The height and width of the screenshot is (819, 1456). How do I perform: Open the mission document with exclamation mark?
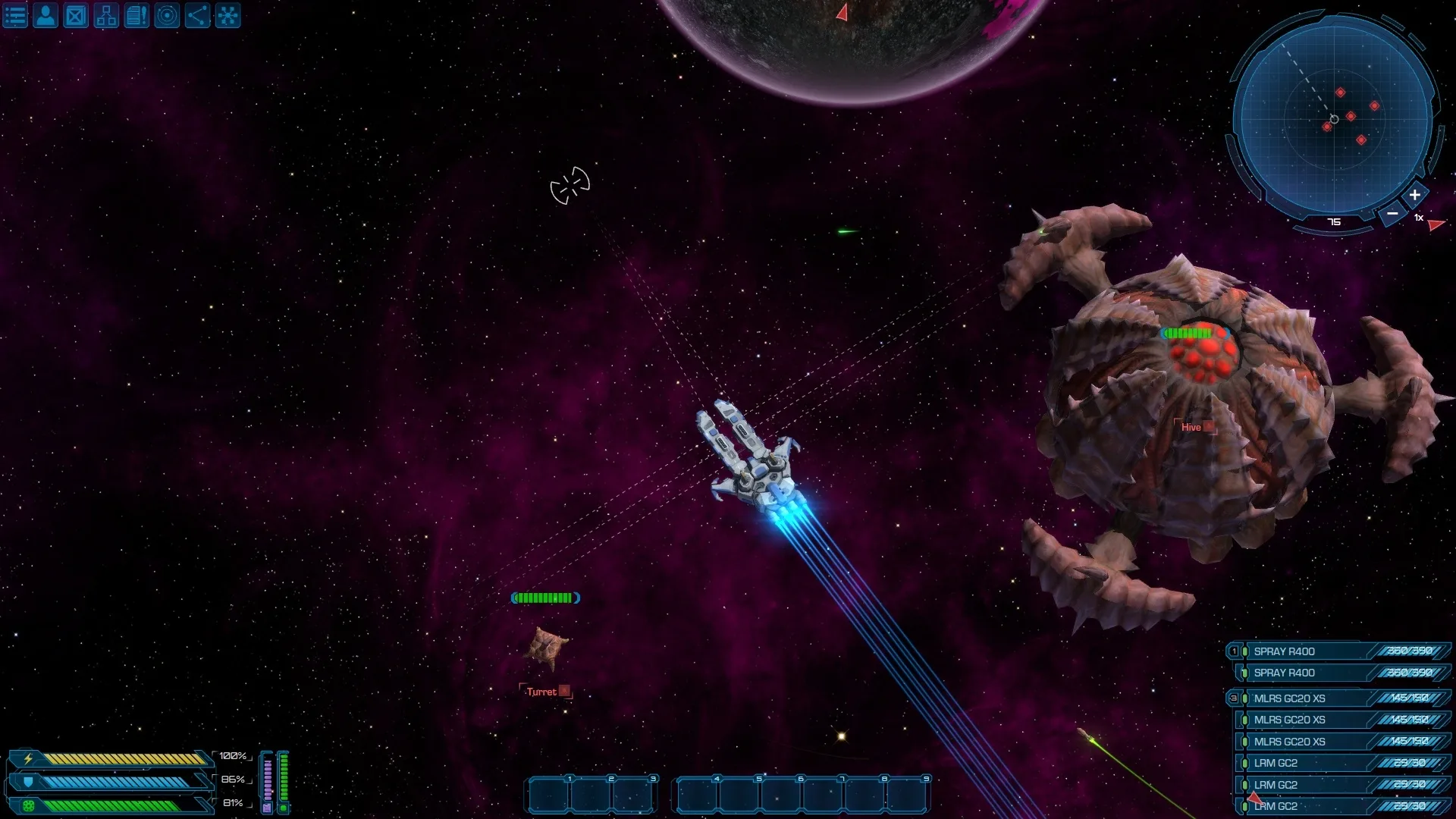pyautogui.click(x=136, y=15)
